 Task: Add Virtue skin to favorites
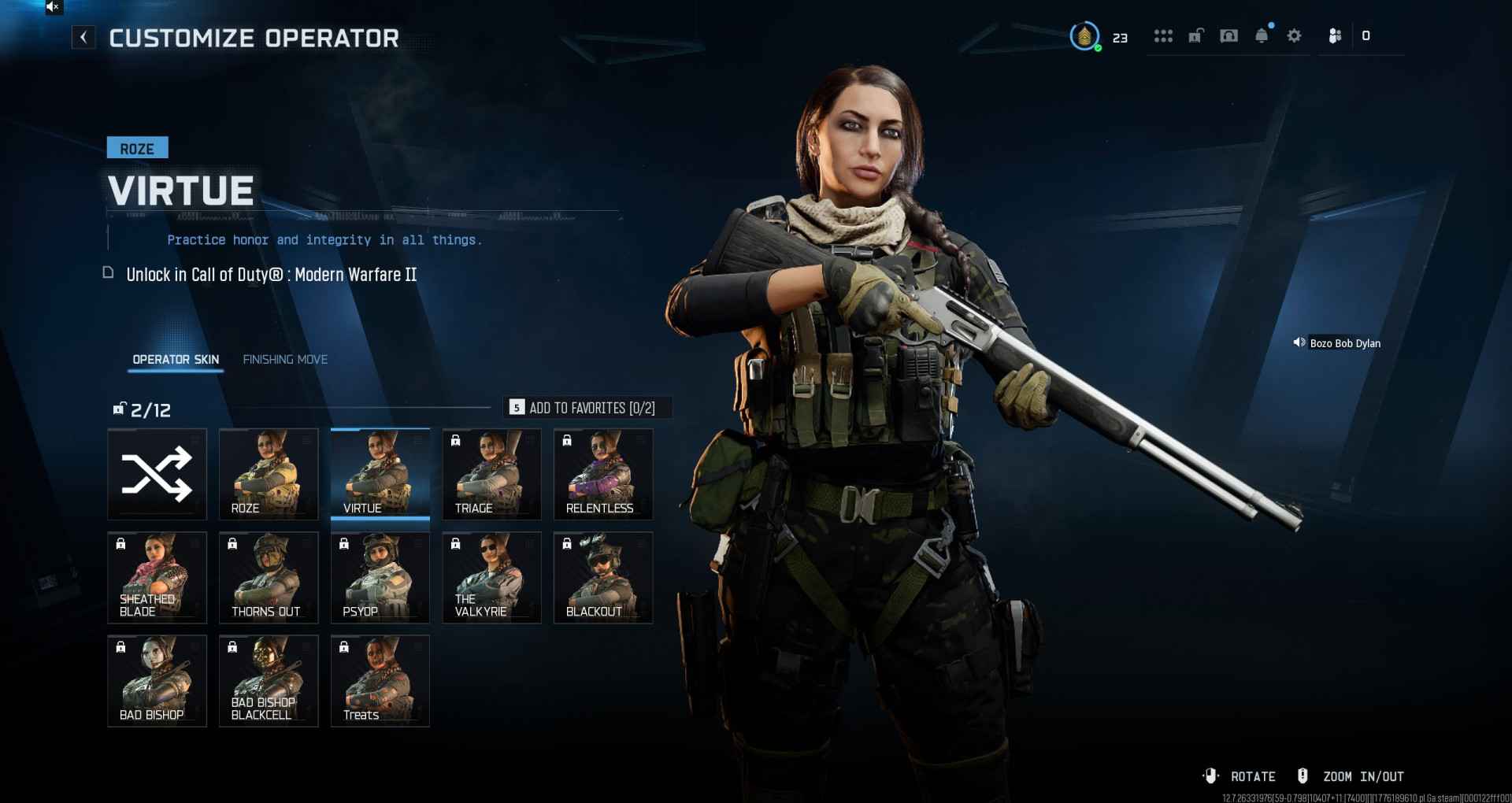[x=587, y=408]
